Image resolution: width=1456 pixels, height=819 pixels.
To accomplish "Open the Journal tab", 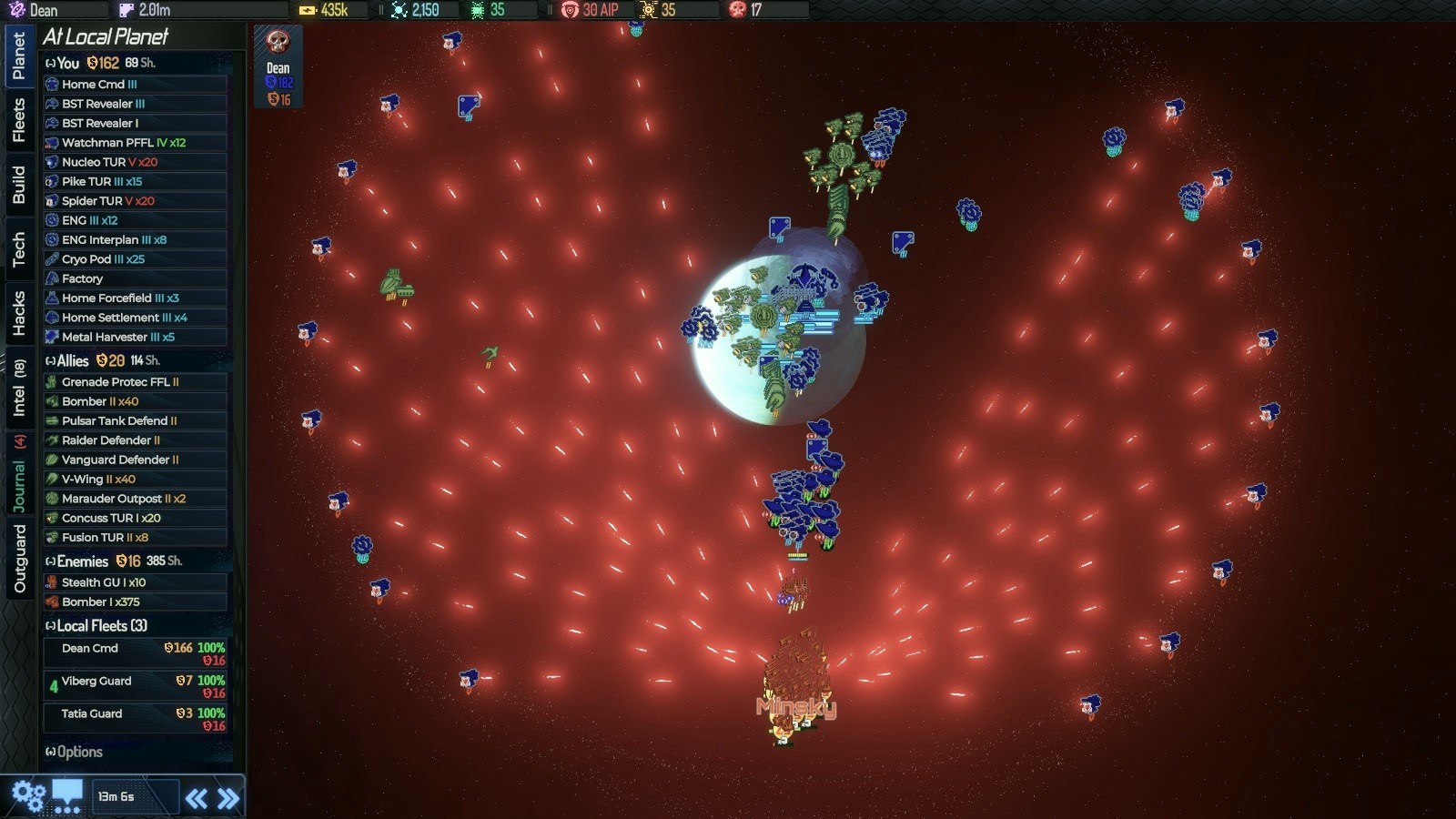I will pos(18,475).
